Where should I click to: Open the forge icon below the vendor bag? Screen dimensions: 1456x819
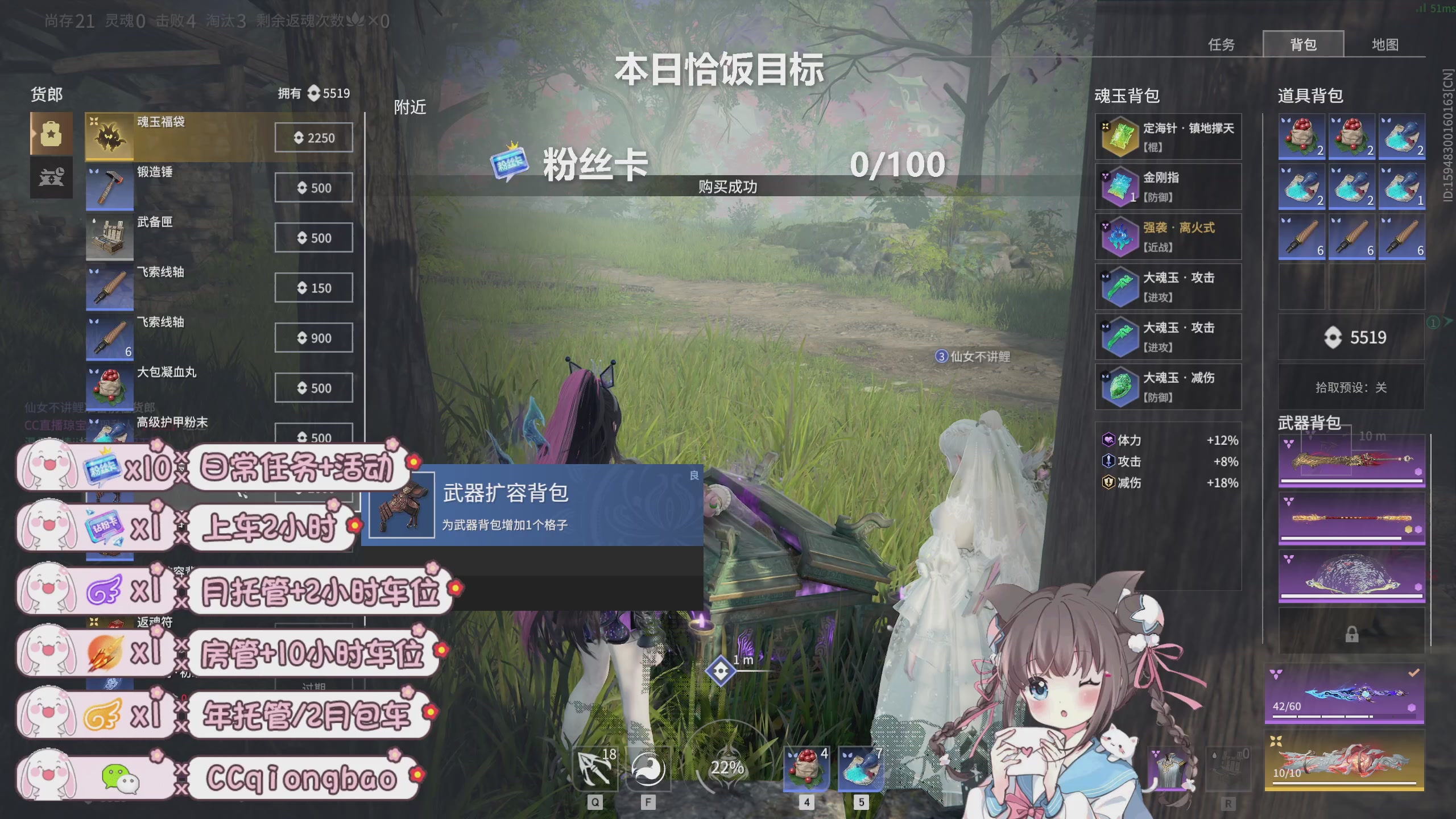tap(51, 179)
